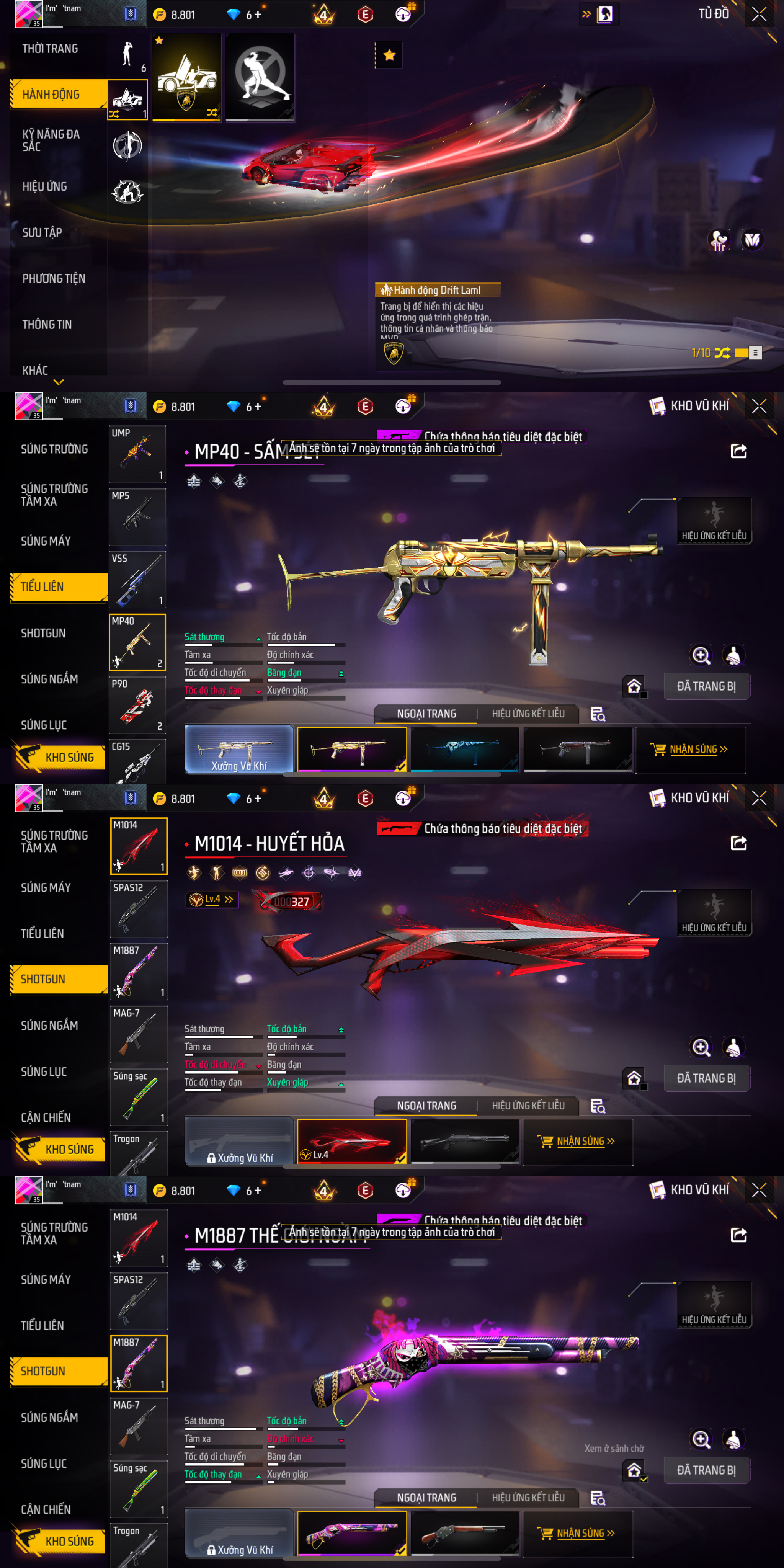The width and height of the screenshot is (784, 1568).
Task: Click the 1/10 emote shuffle icon
Action: (722, 353)
